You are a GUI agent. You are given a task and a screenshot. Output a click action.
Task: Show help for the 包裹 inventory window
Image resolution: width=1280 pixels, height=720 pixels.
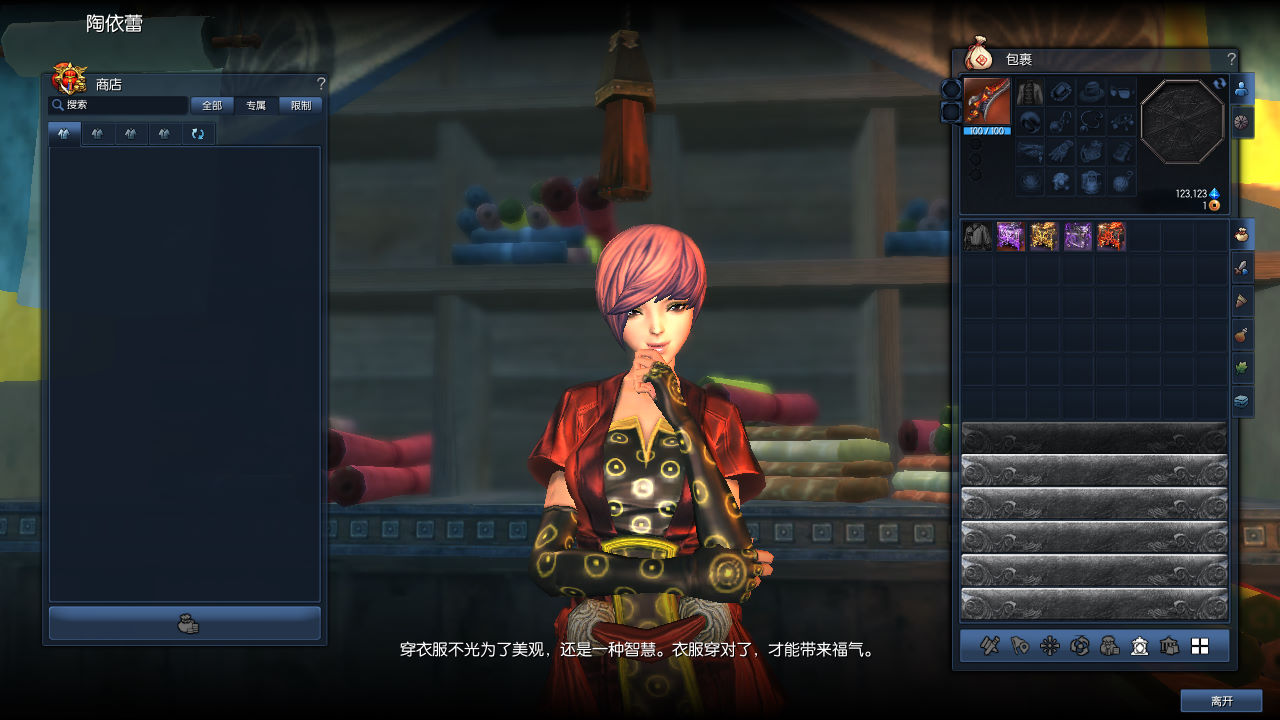tap(1231, 60)
